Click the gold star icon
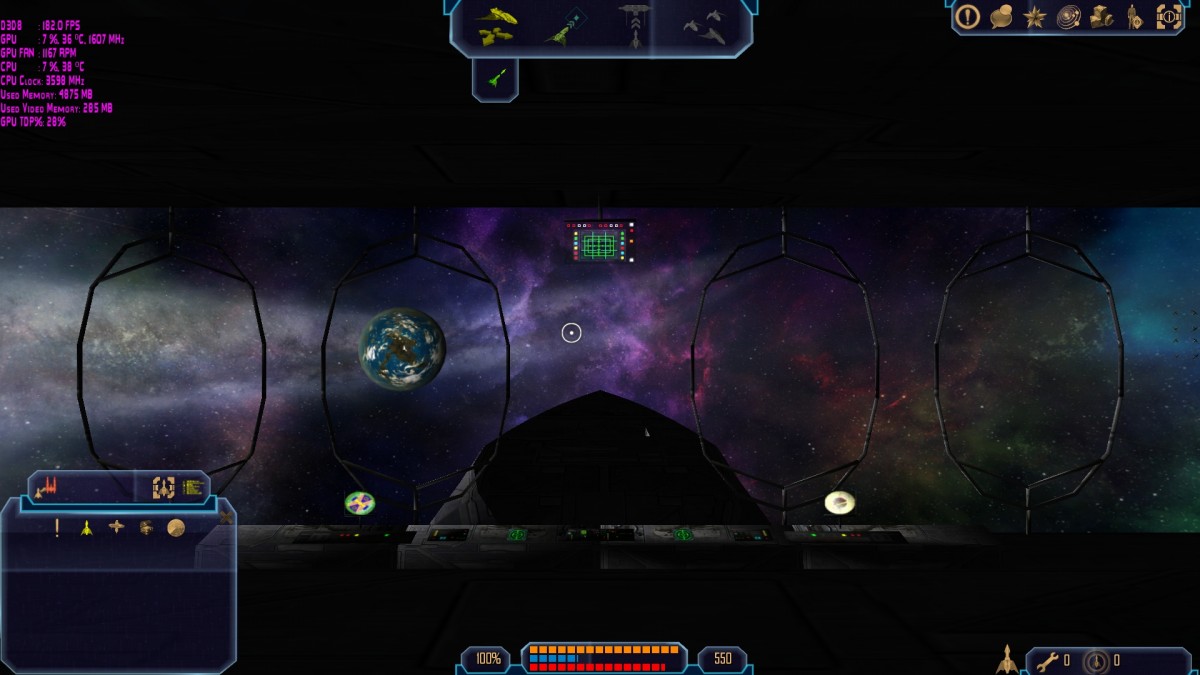1200x675 pixels. point(1035,17)
